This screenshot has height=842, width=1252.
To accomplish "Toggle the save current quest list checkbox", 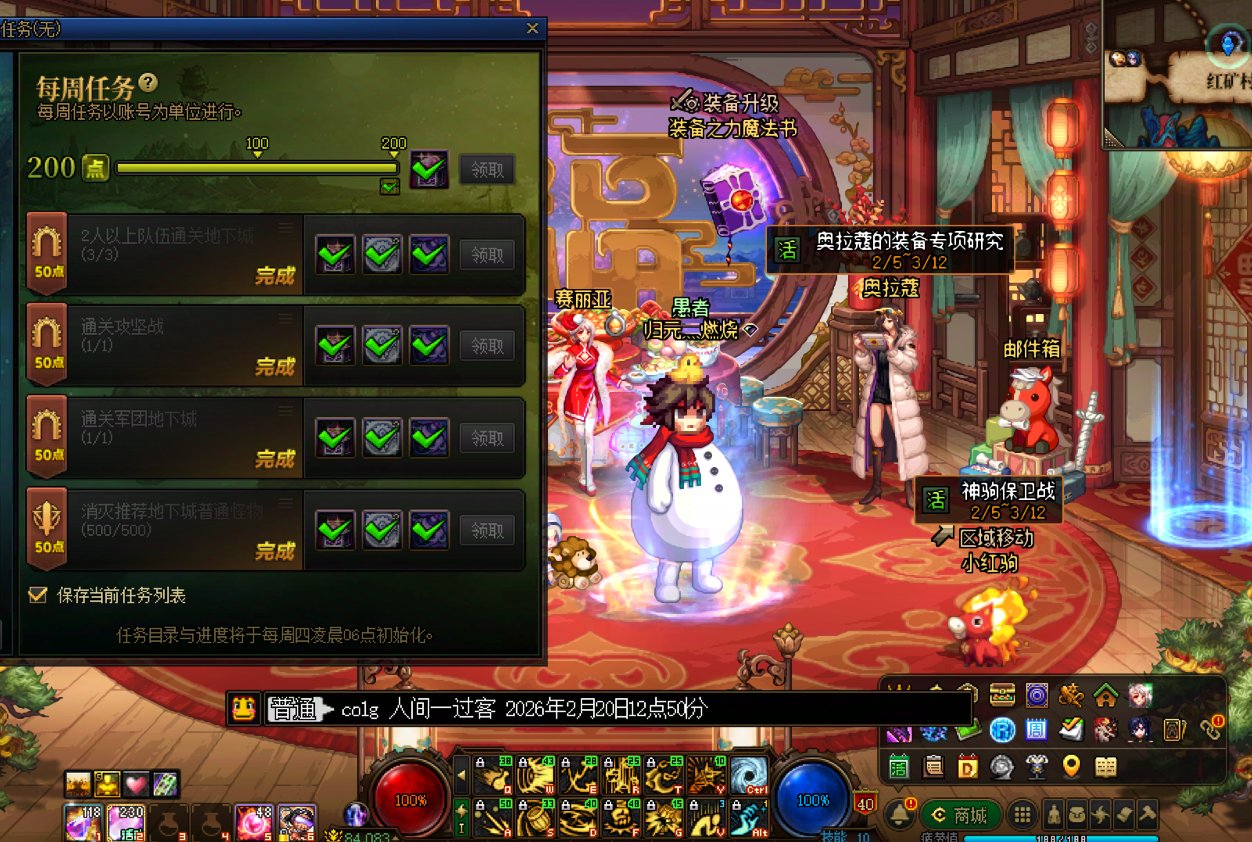I will click(38, 595).
